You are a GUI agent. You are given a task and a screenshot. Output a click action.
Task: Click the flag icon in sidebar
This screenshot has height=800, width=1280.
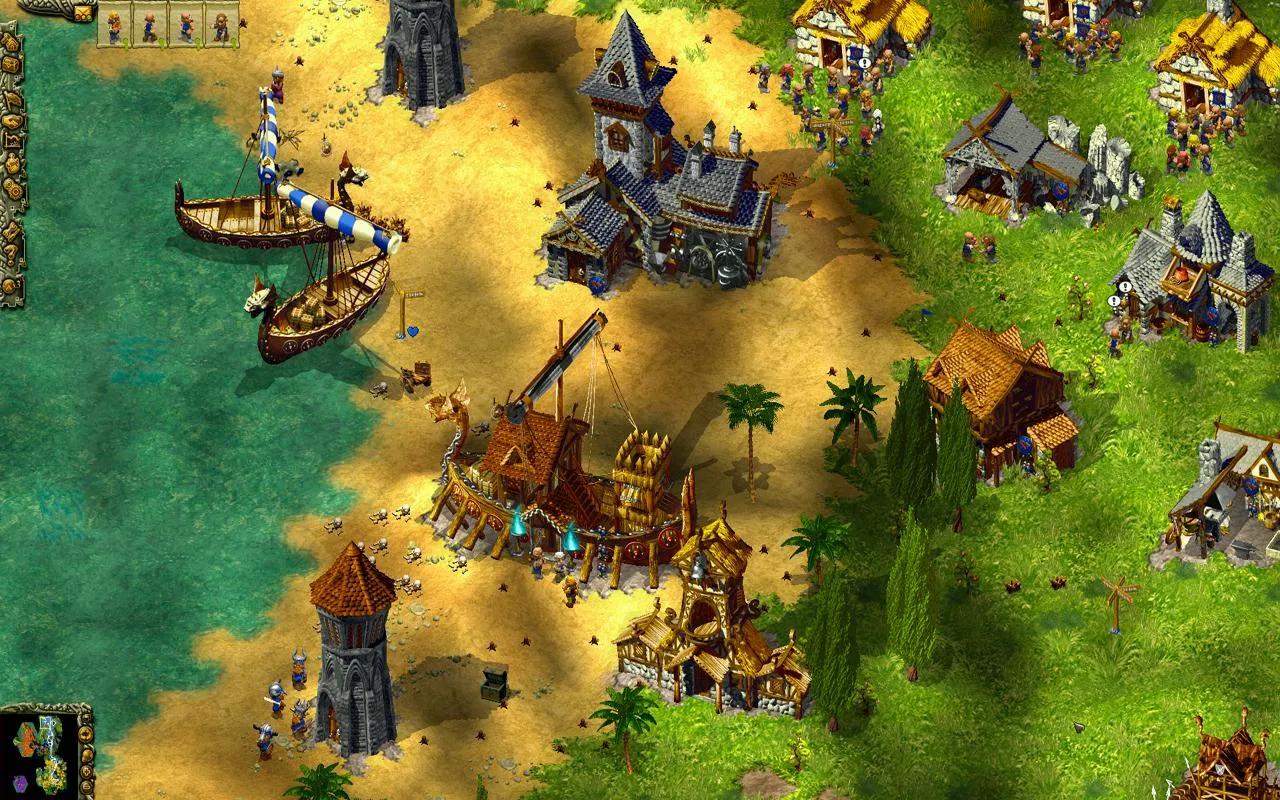13,99
